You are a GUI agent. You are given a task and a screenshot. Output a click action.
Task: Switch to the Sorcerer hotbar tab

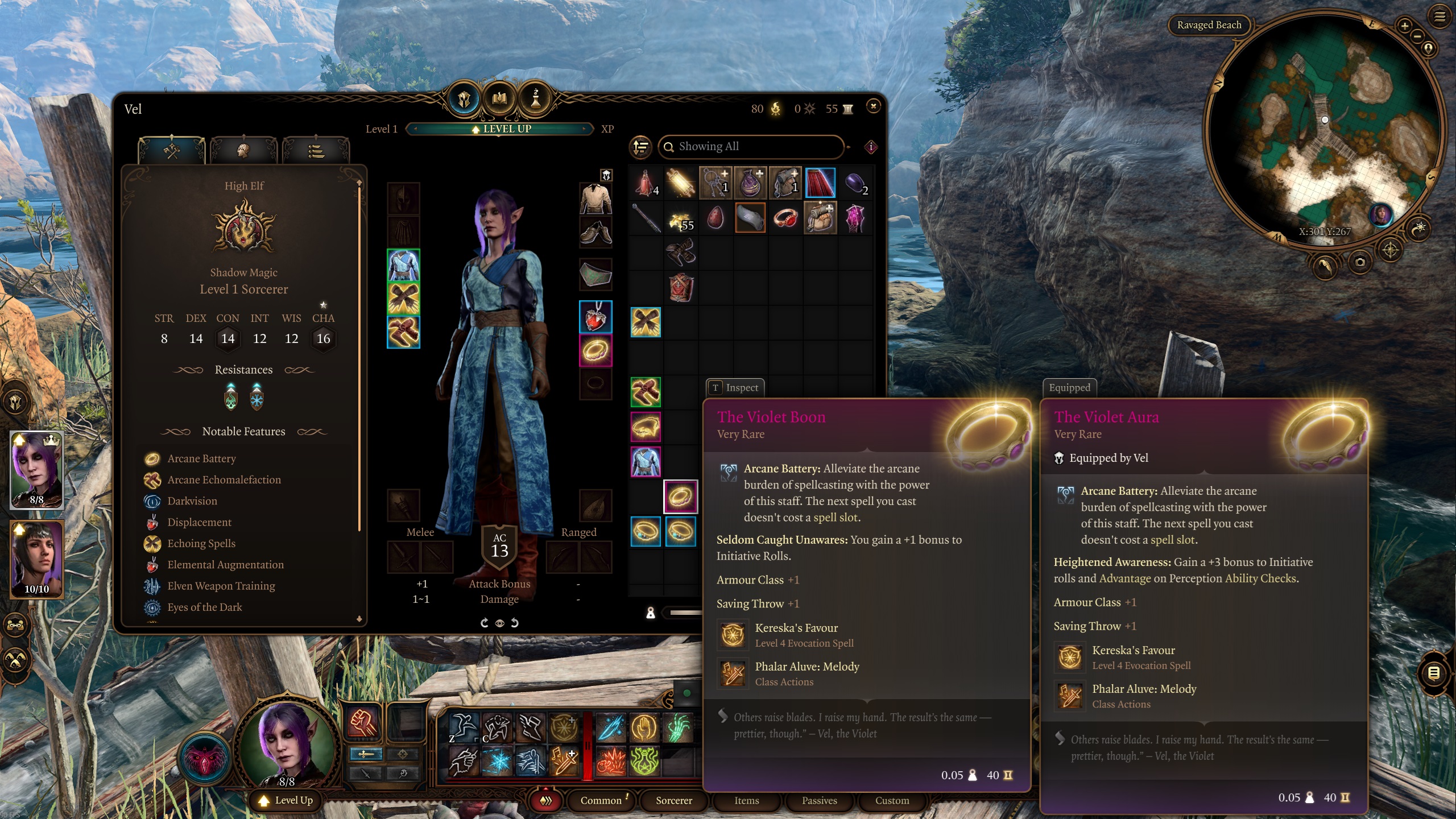pyautogui.click(x=673, y=800)
